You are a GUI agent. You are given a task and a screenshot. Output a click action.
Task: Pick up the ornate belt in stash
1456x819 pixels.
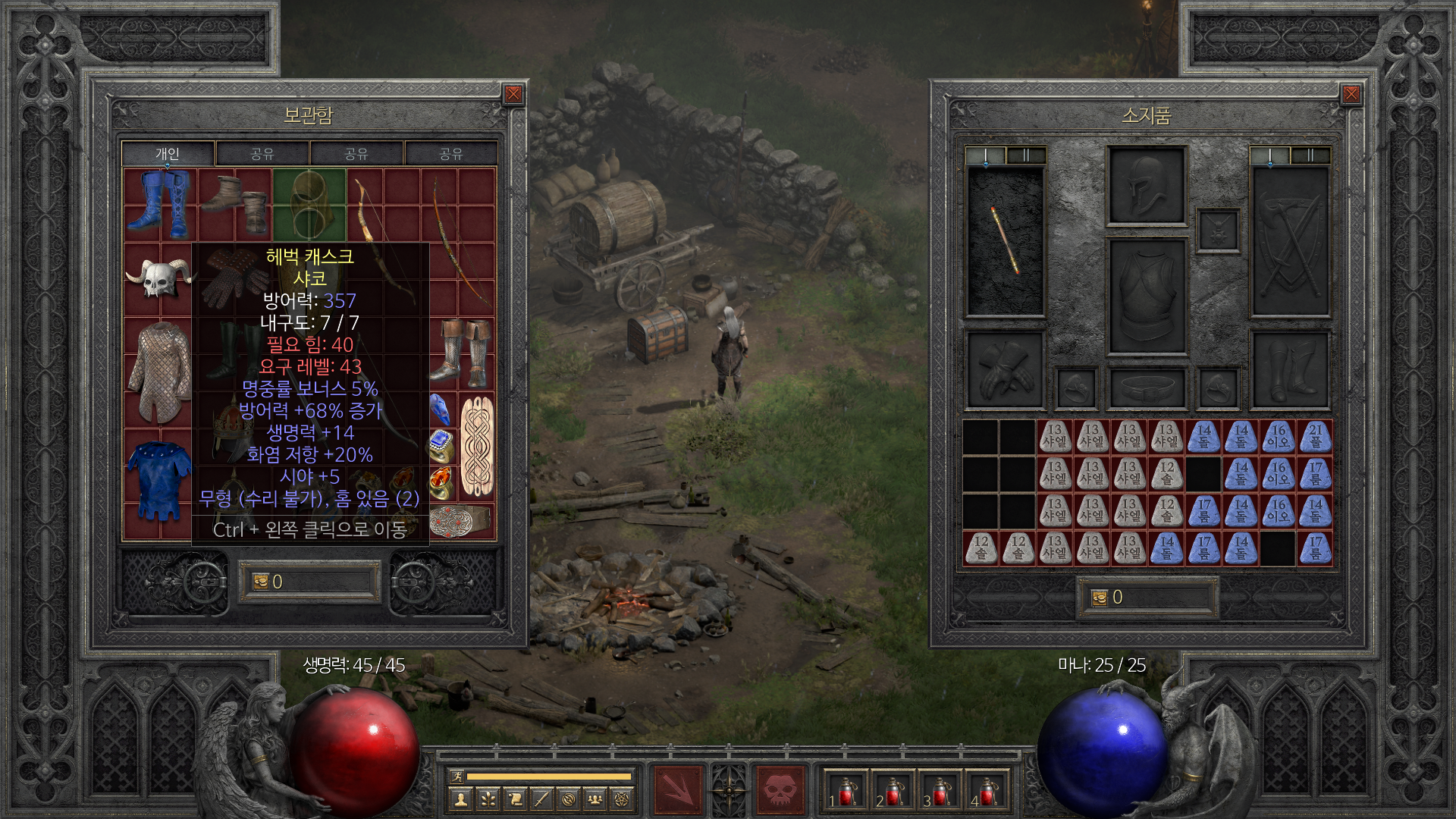click(x=460, y=521)
